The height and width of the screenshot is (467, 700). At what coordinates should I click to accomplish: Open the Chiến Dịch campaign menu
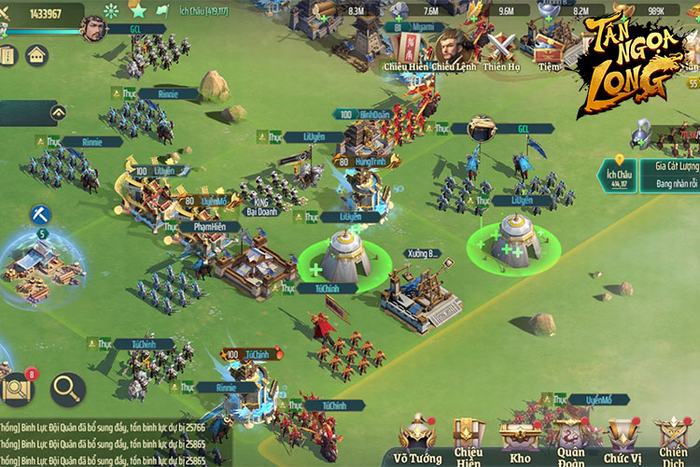[673, 436]
